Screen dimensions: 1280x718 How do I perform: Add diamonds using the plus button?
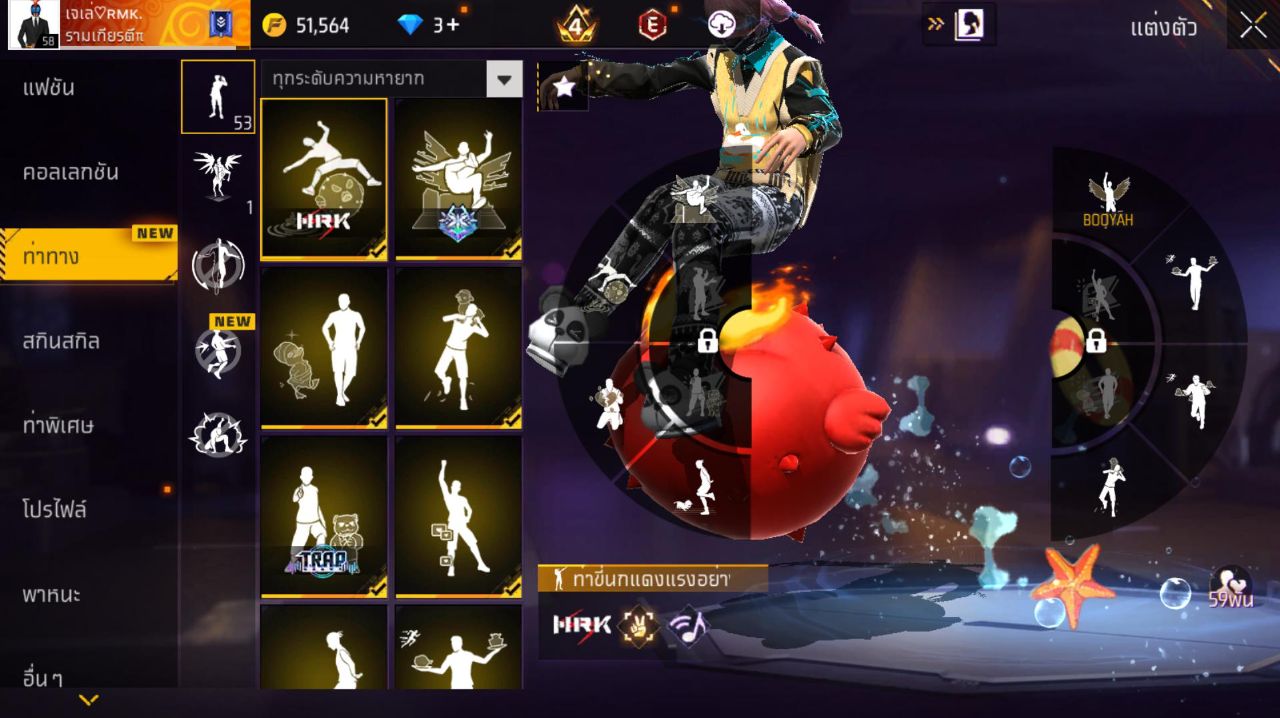pos(453,25)
